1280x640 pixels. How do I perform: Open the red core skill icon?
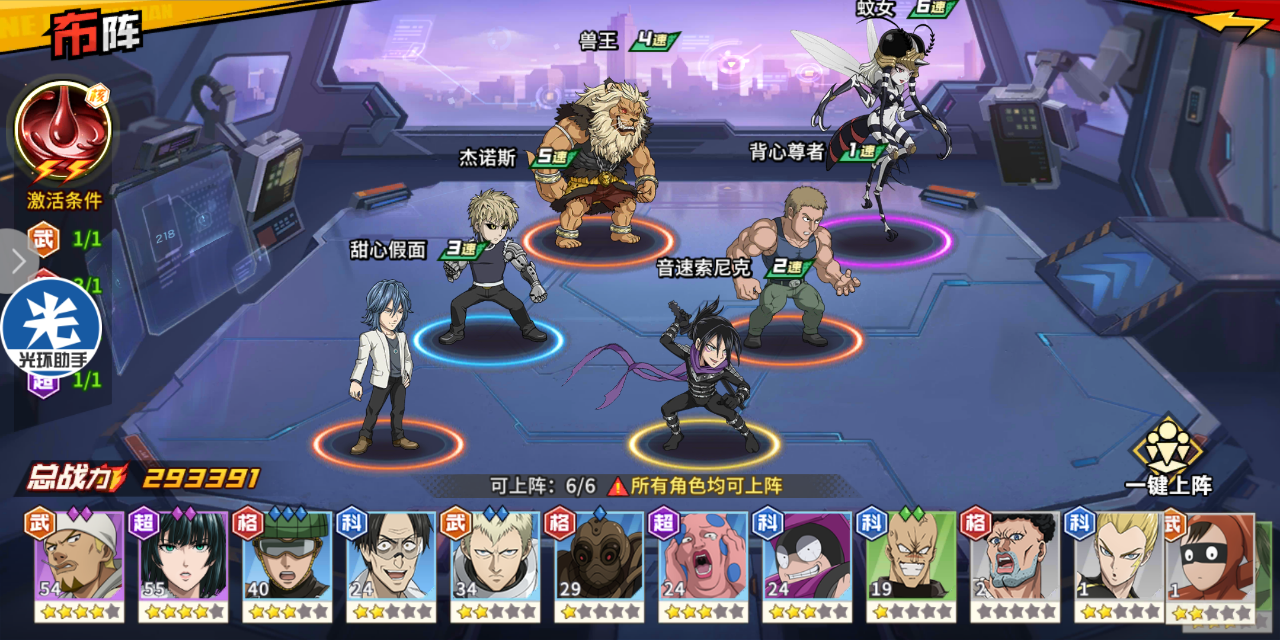[62, 132]
